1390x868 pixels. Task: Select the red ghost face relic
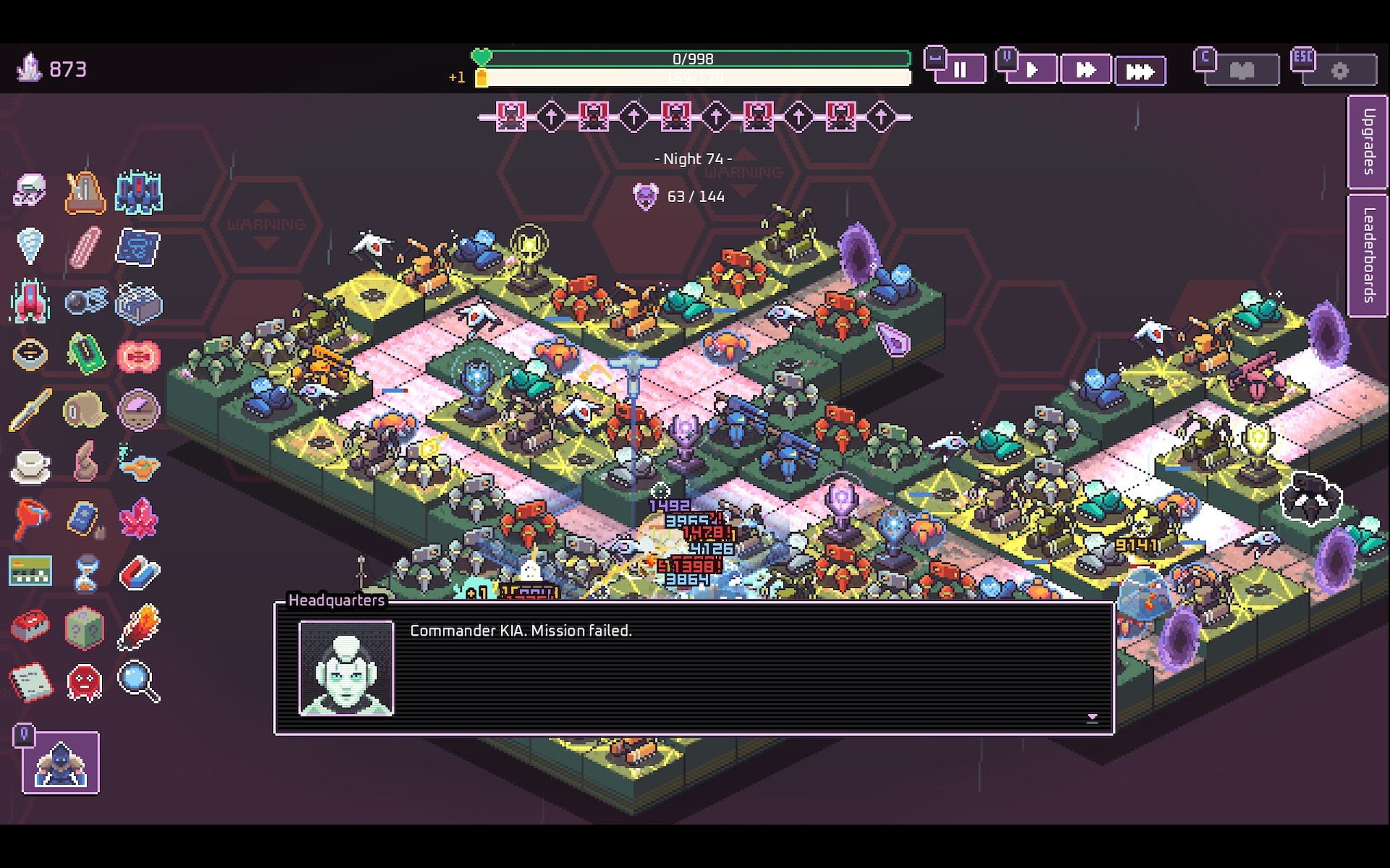point(85,682)
